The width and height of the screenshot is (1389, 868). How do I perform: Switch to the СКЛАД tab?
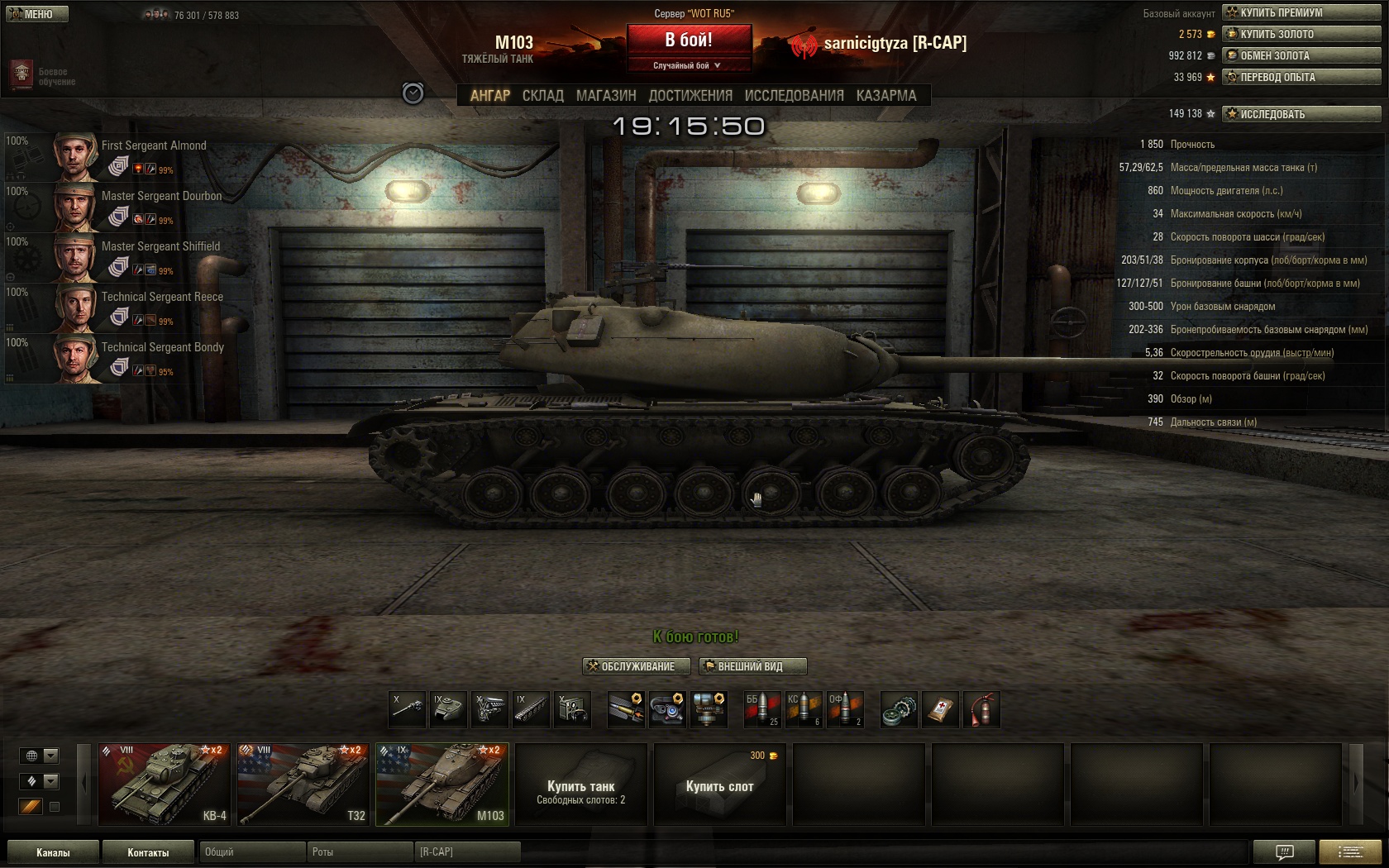(542, 96)
